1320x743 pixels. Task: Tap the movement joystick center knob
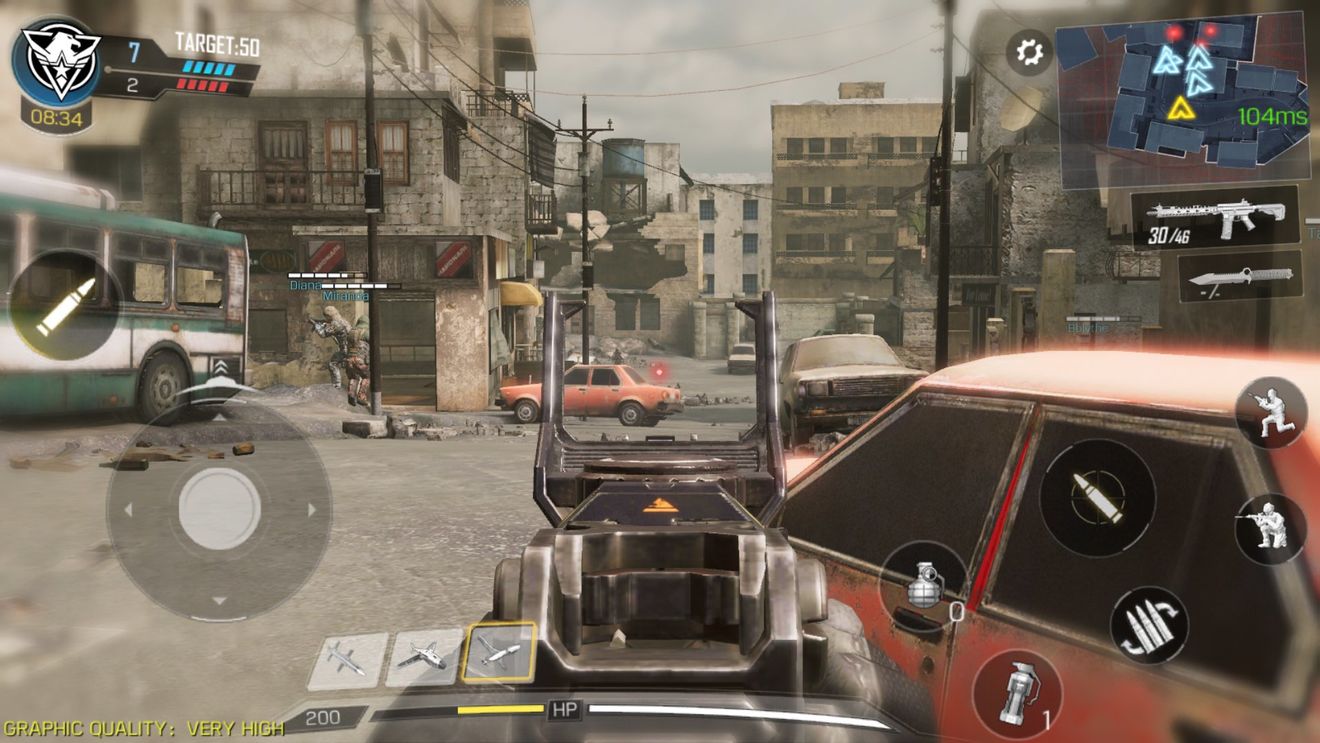tap(219, 509)
